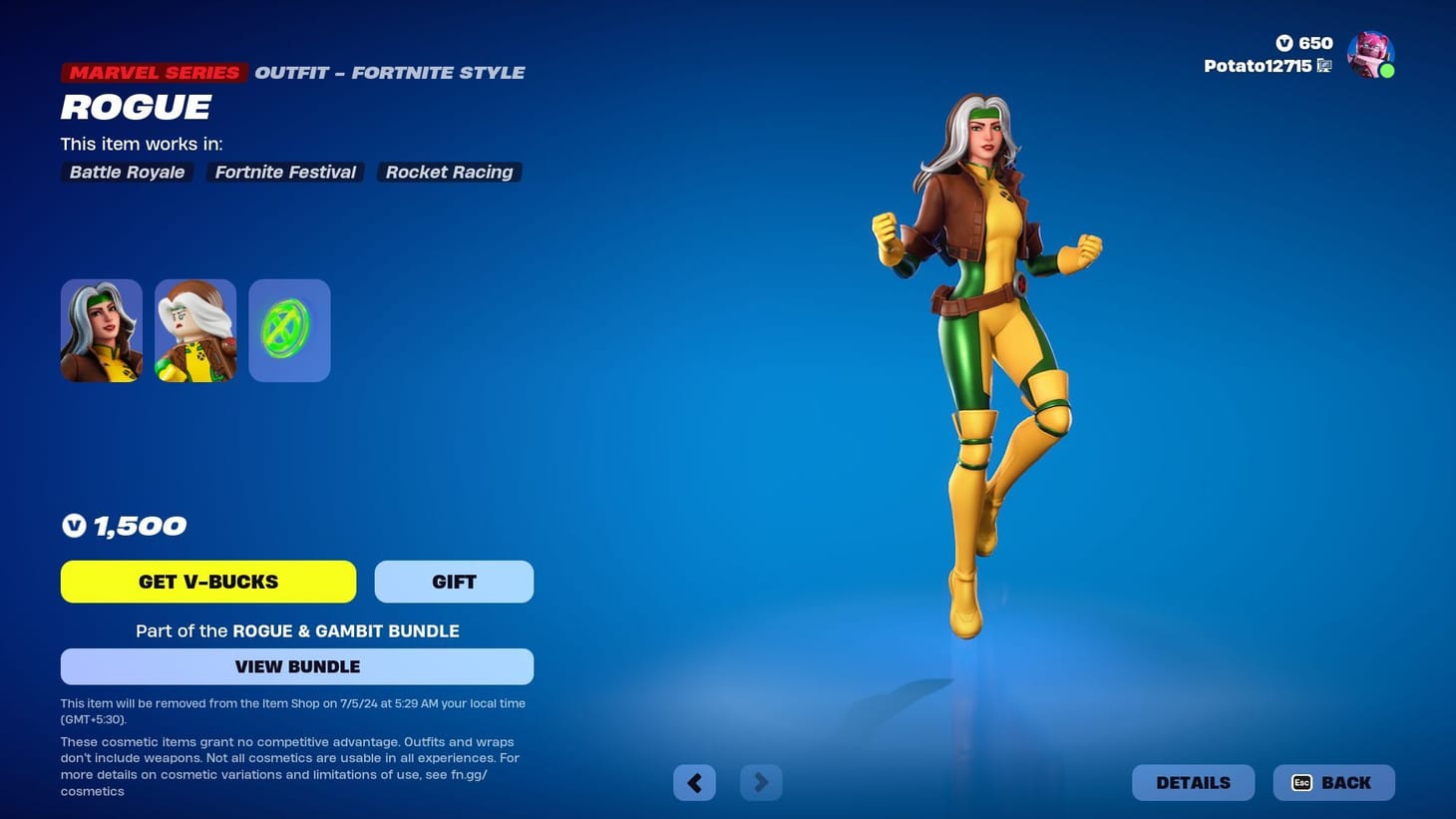
Task: Click the Esc key icon on the Back button
Action: (1301, 783)
